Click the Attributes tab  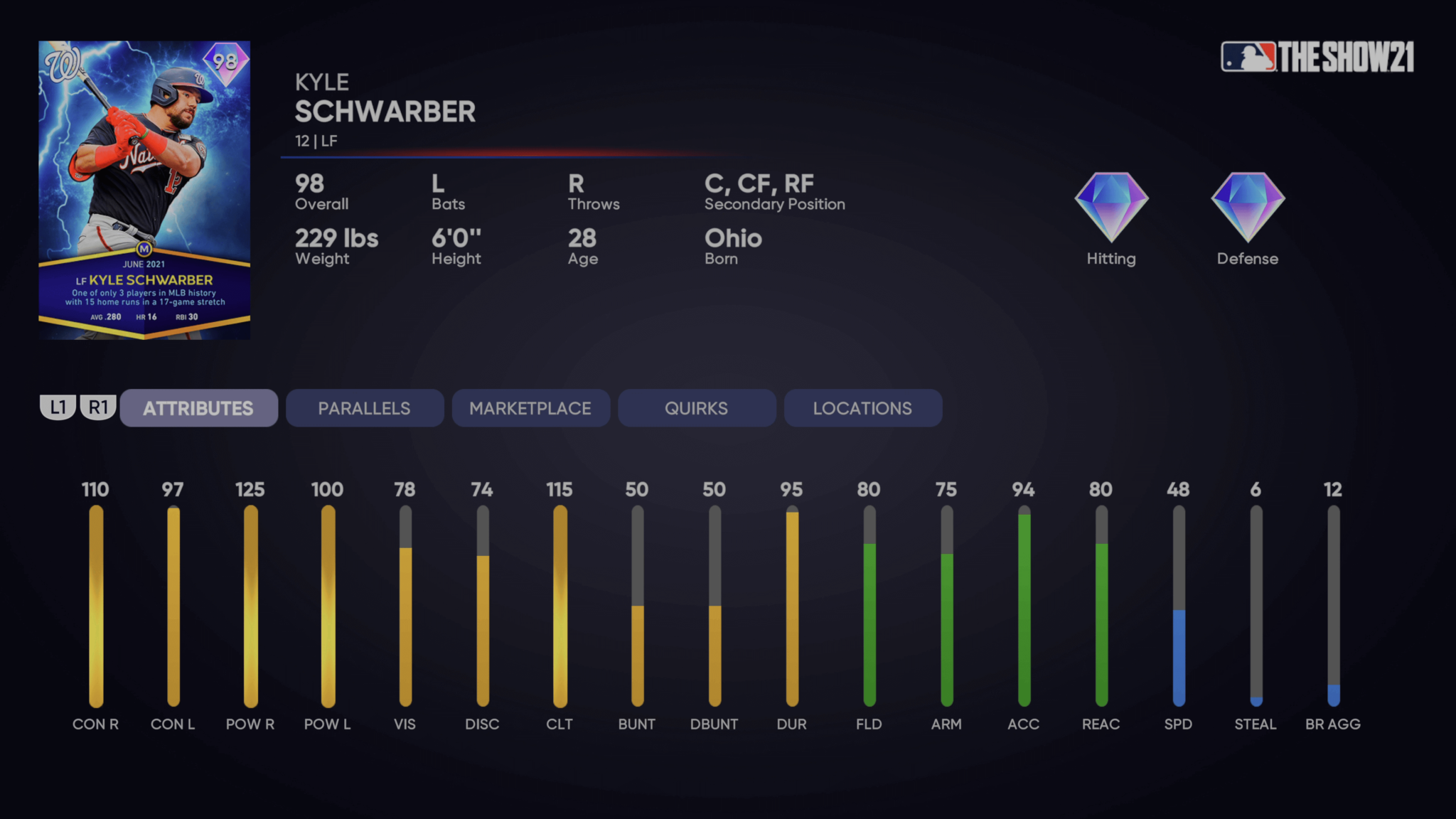click(x=198, y=408)
